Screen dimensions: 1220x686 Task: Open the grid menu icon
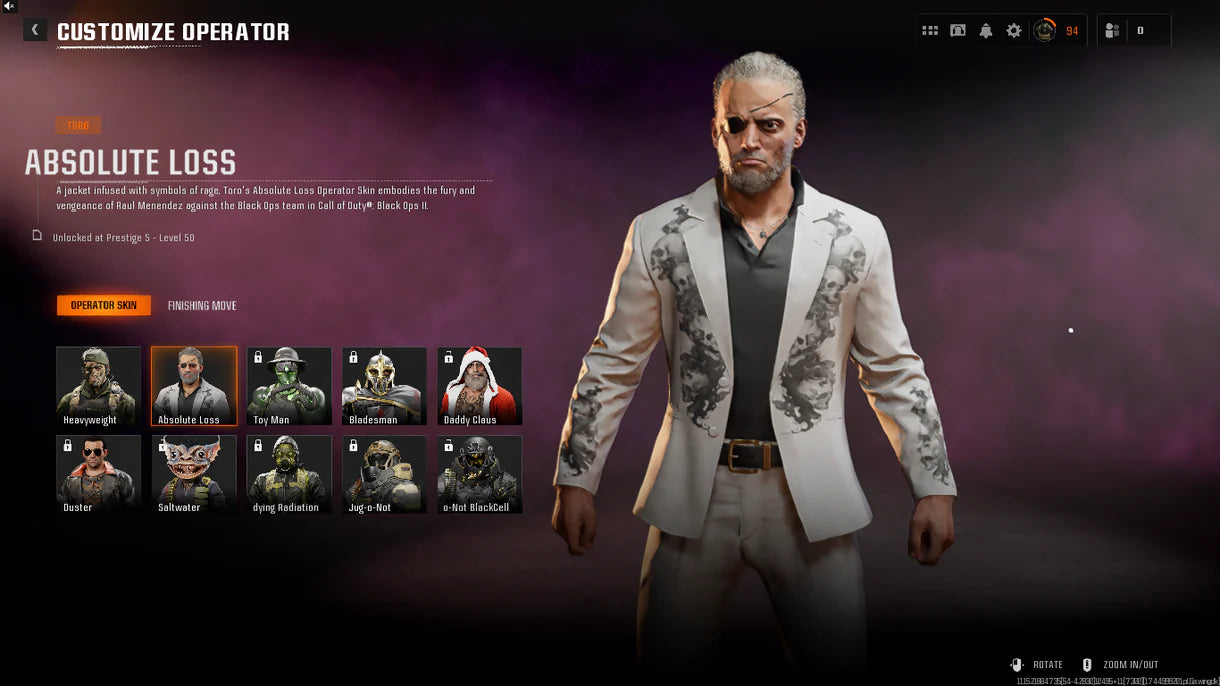pyautogui.click(x=930, y=31)
